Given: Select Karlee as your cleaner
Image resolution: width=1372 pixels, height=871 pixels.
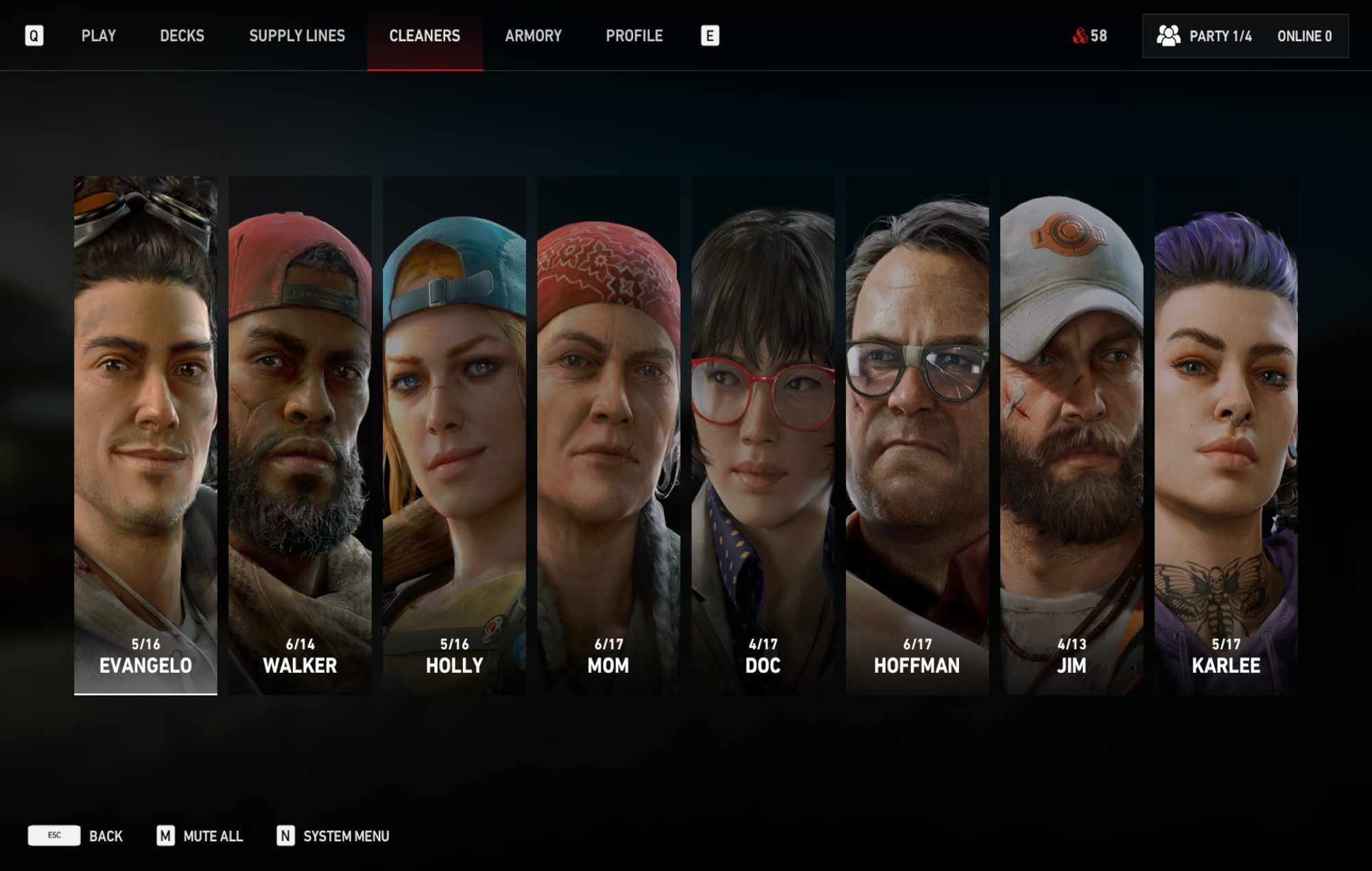Looking at the screenshot, I should pos(1226,435).
